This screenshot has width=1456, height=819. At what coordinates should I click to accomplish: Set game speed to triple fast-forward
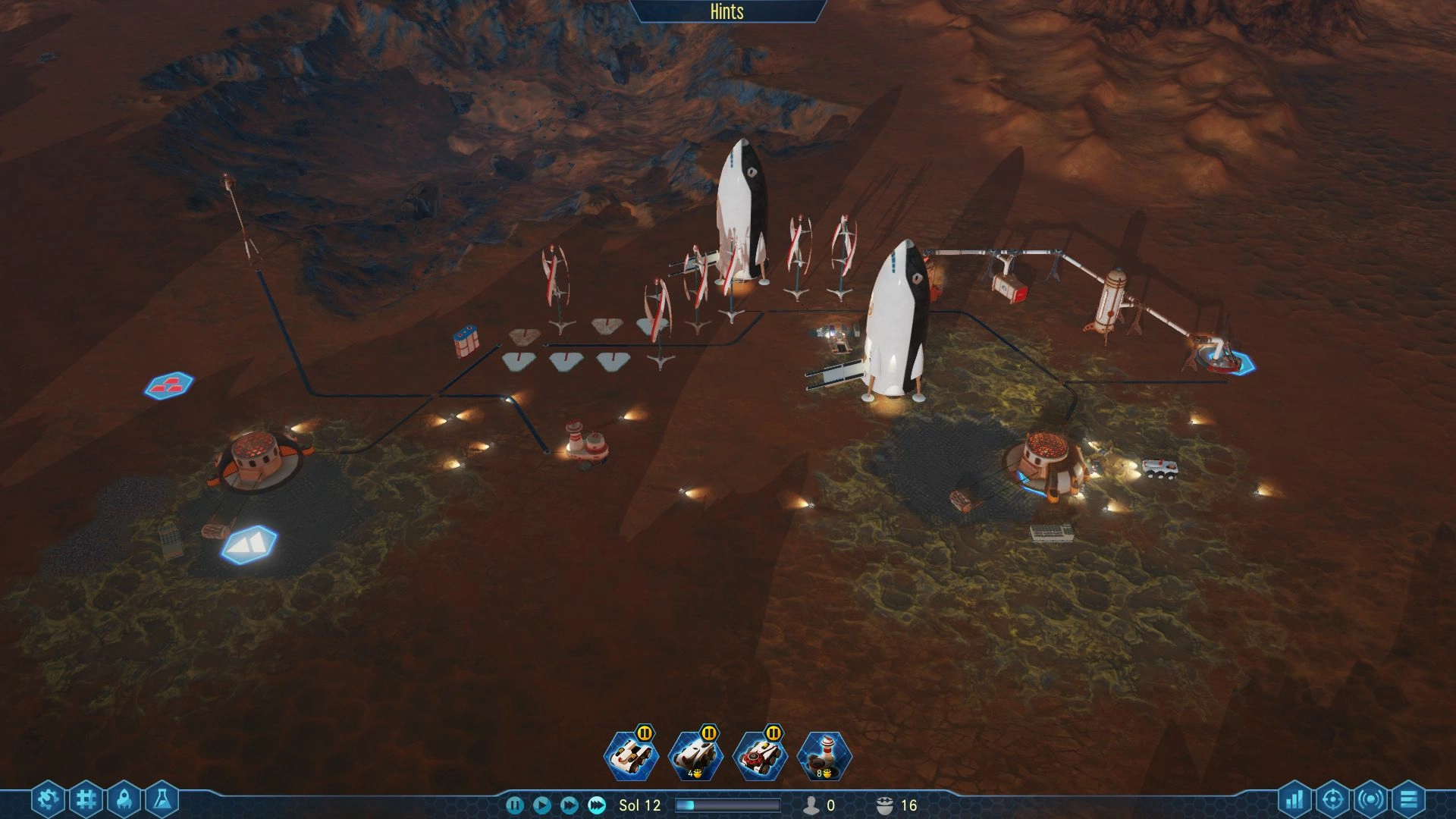(597, 805)
